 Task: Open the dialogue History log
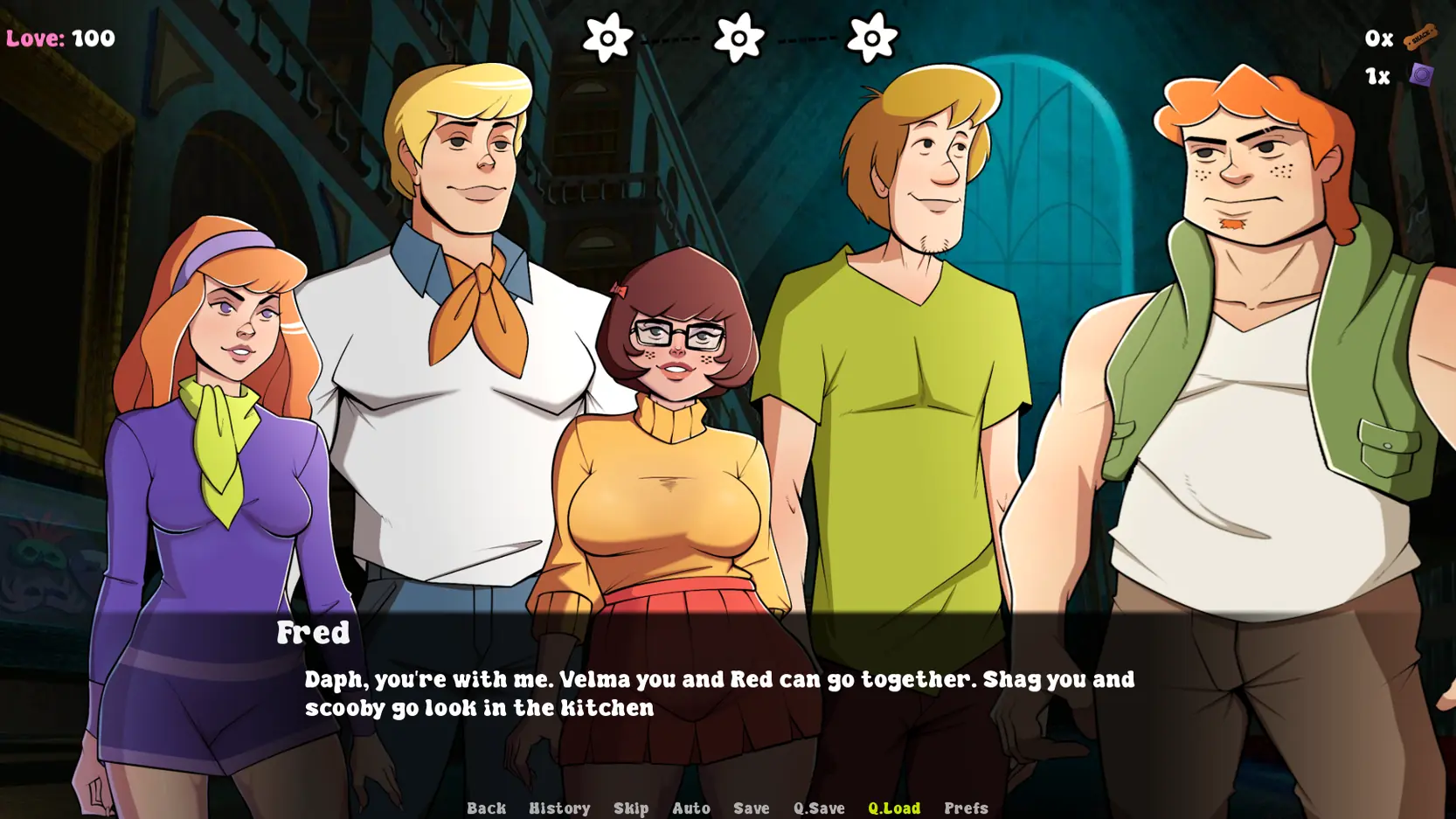[559, 808]
